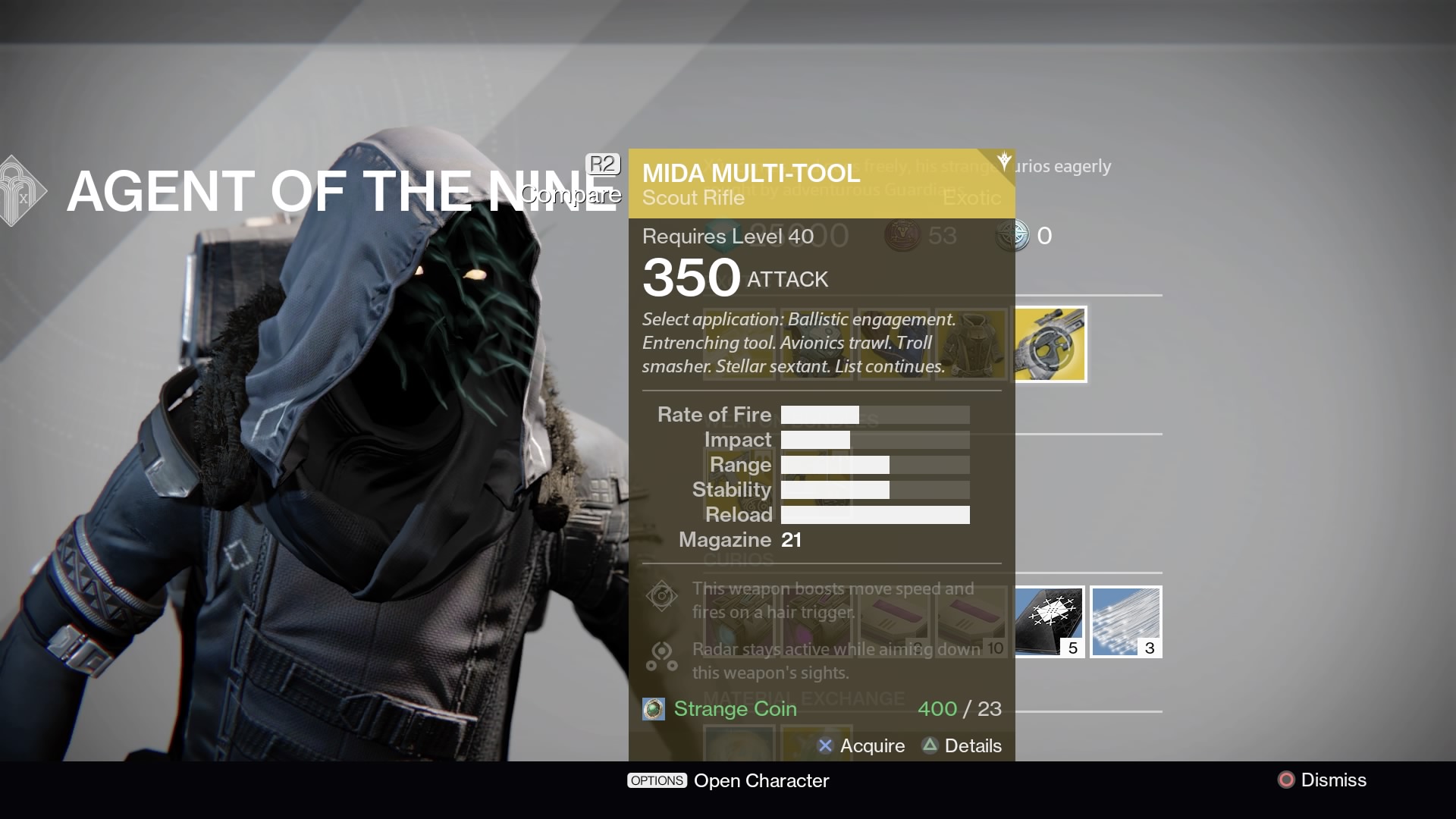The width and height of the screenshot is (1456, 819).
Task: Click the Tricorn emblem atop the item card
Action: 1003,159
